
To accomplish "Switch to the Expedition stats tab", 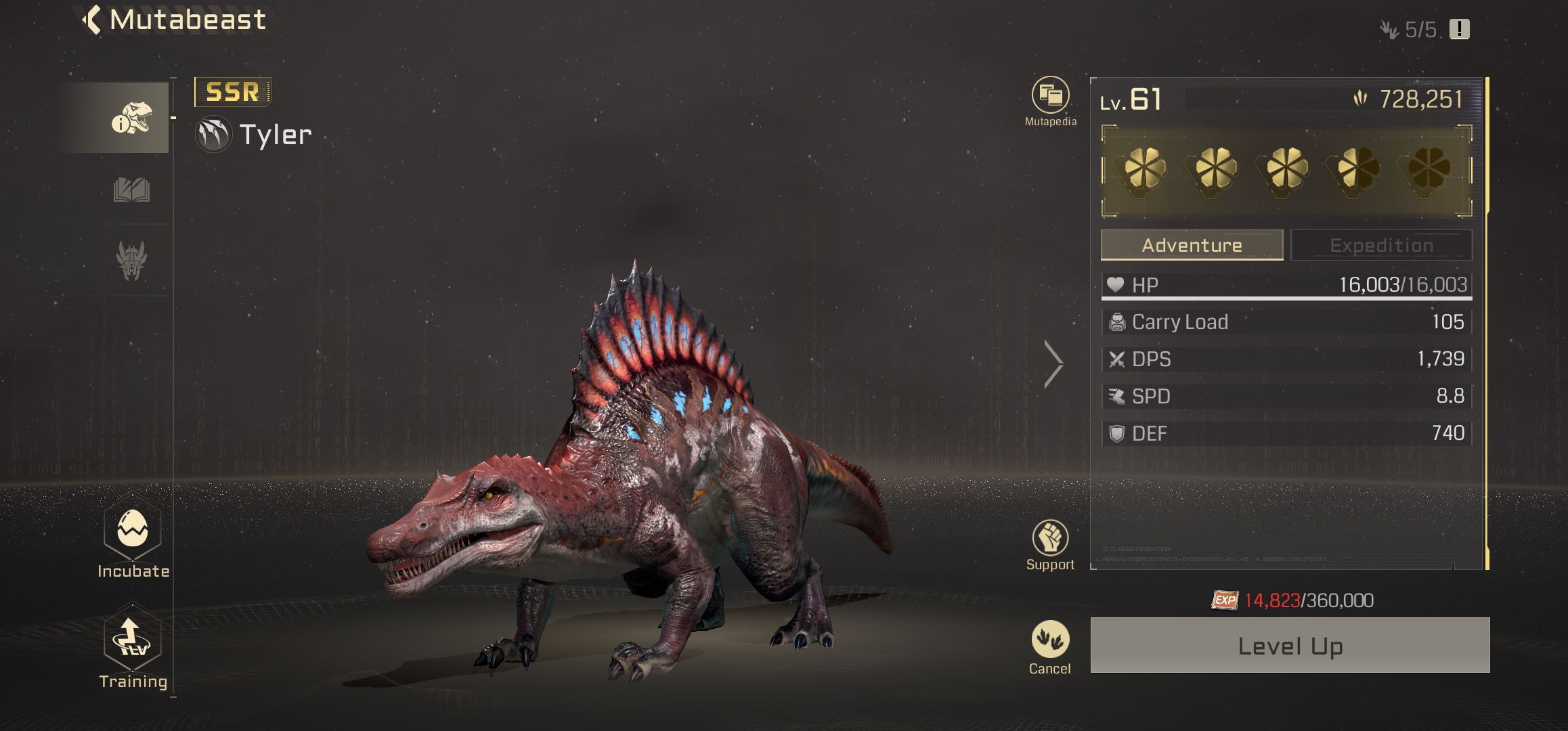I will click(x=1381, y=245).
